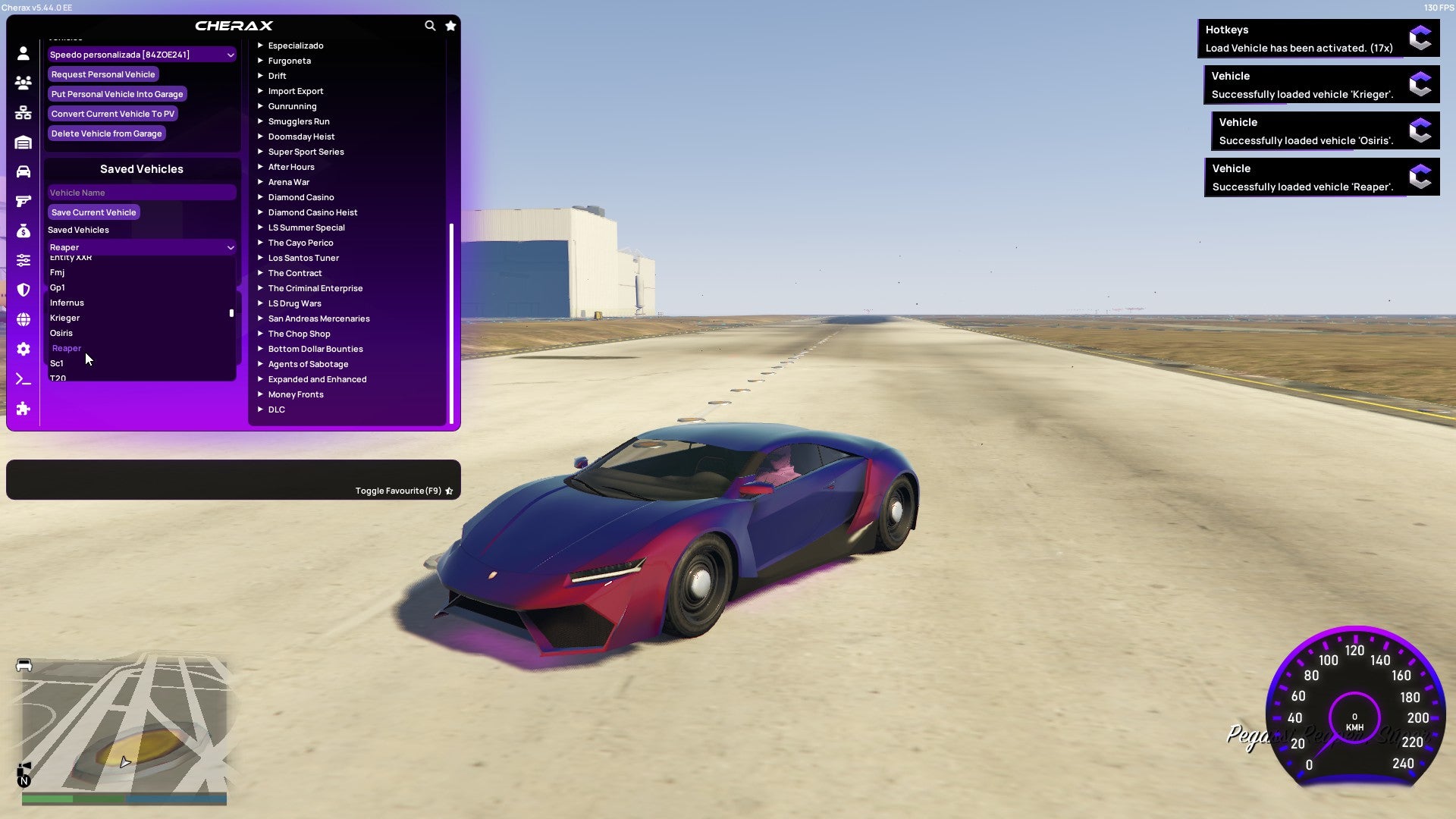
Task: Open the Weapons pistol icon
Action: click(23, 201)
